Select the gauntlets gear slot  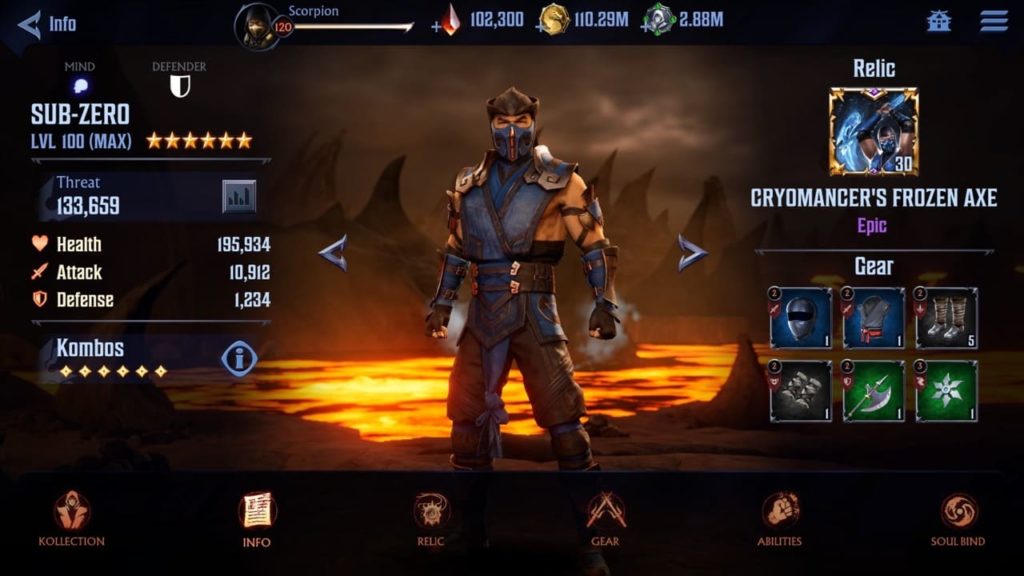[800, 391]
